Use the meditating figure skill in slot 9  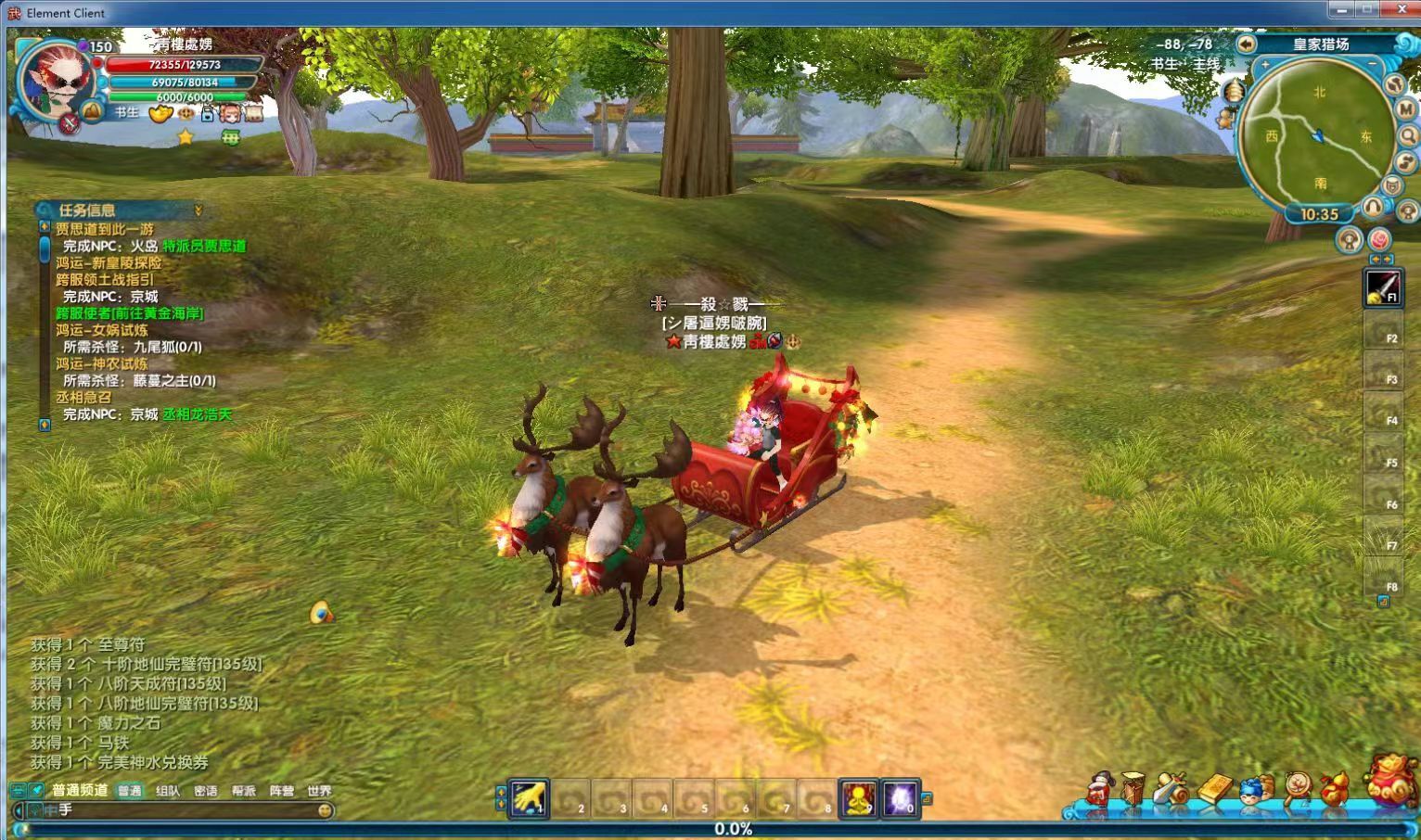coord(859,798)
